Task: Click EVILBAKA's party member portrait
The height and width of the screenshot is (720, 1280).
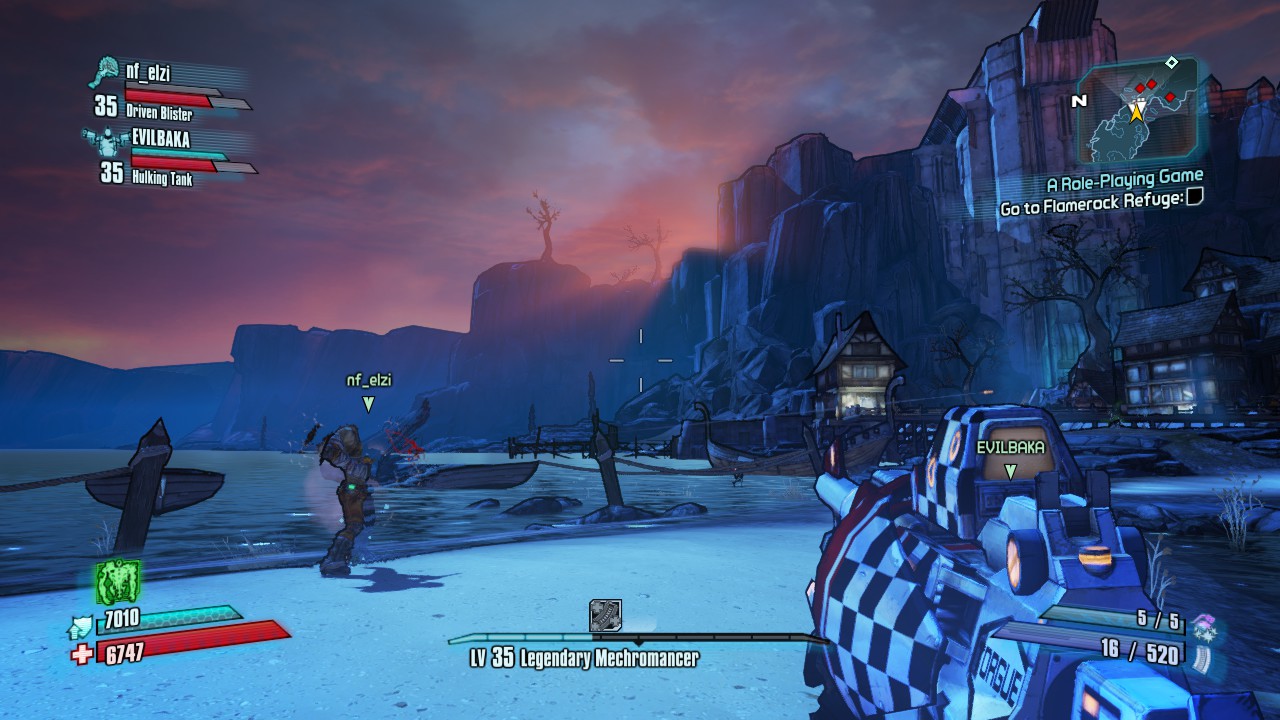Action: point(103,140)
